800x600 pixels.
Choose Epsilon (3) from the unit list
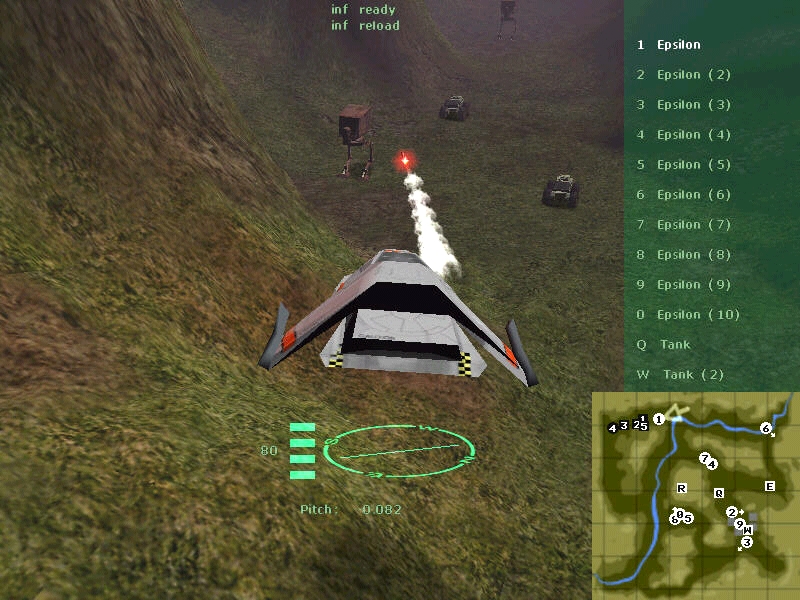[693, 105]
